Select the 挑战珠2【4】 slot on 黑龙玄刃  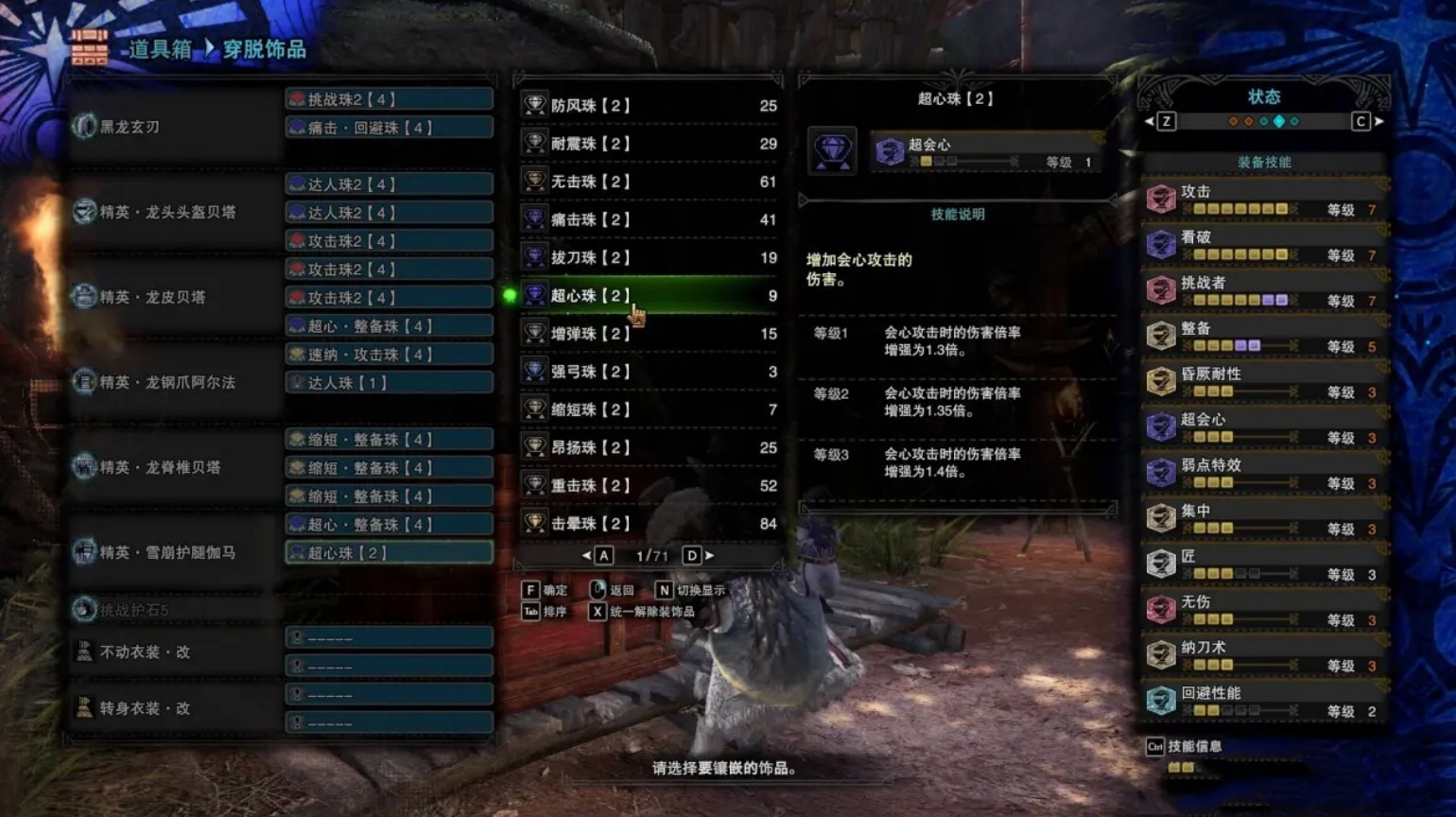(x=389, y=99)
